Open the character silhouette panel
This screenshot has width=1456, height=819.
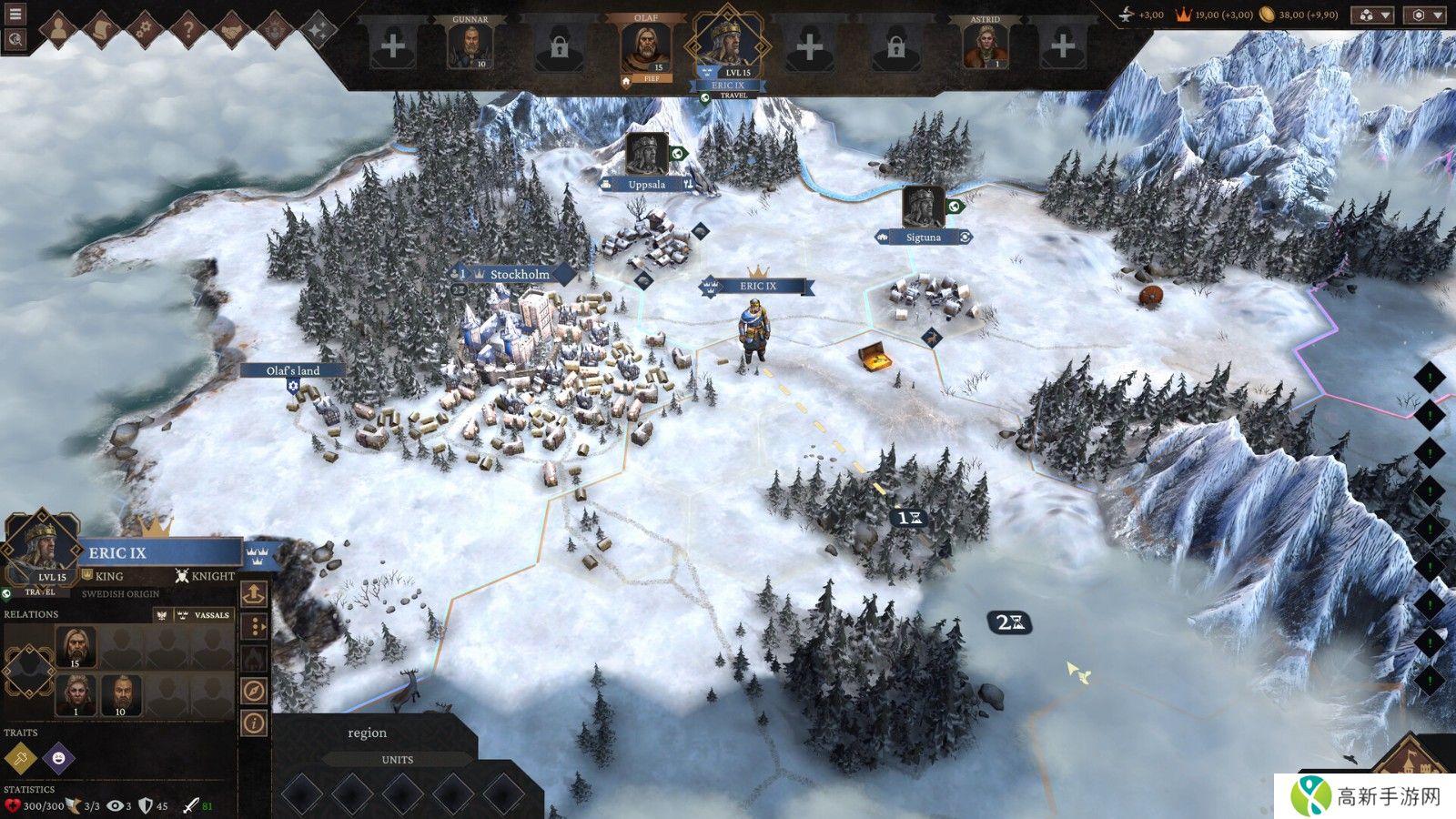pos(57,30)
